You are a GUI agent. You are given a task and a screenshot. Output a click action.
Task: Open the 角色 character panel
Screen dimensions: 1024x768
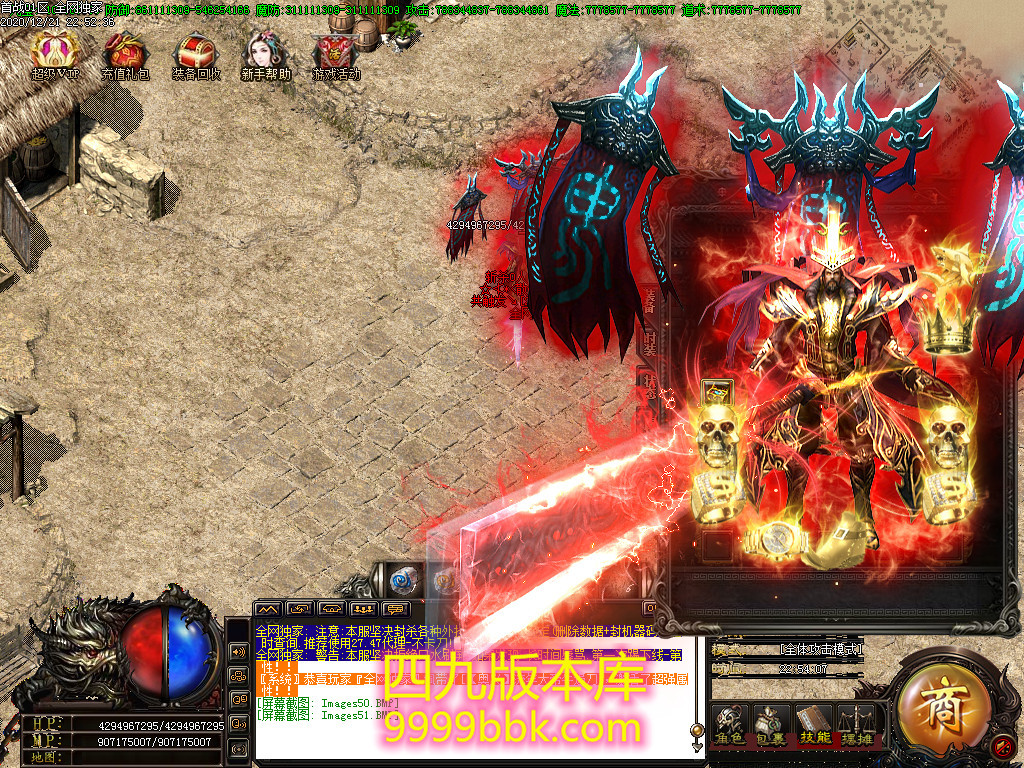pos(729,724)
